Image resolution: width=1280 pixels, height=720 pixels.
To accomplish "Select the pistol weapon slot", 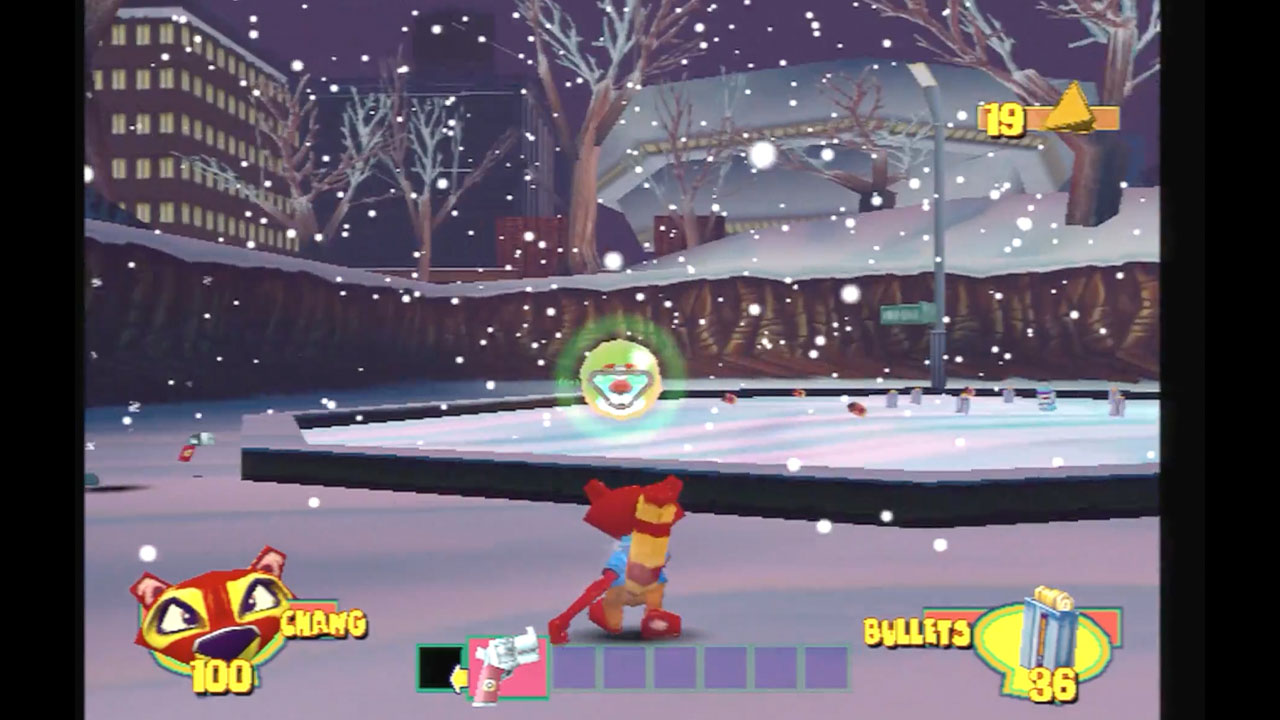I will (x=508, y=667).
